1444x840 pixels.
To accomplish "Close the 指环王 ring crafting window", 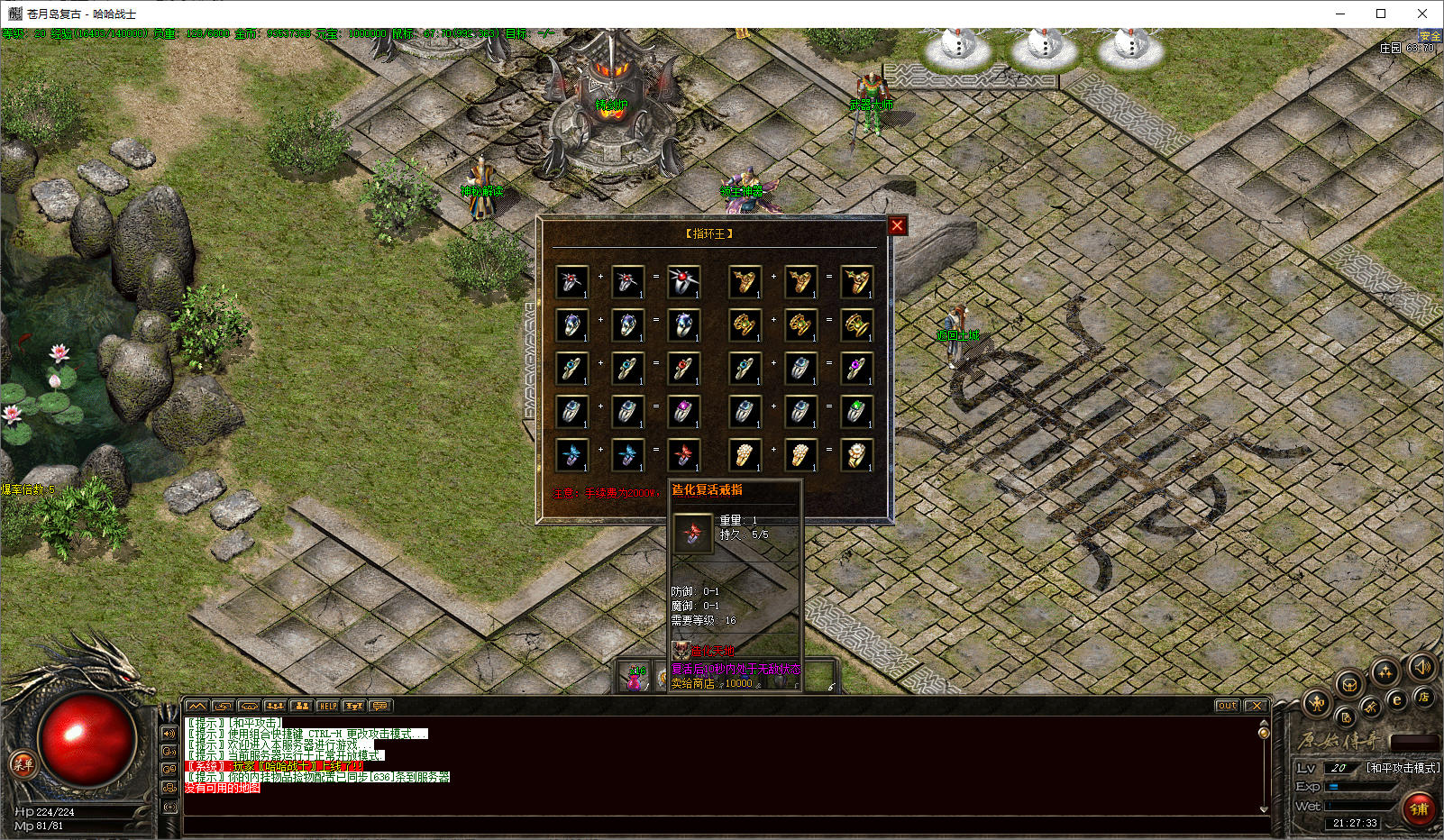I will pyautogui.click(x=897, y=225).
